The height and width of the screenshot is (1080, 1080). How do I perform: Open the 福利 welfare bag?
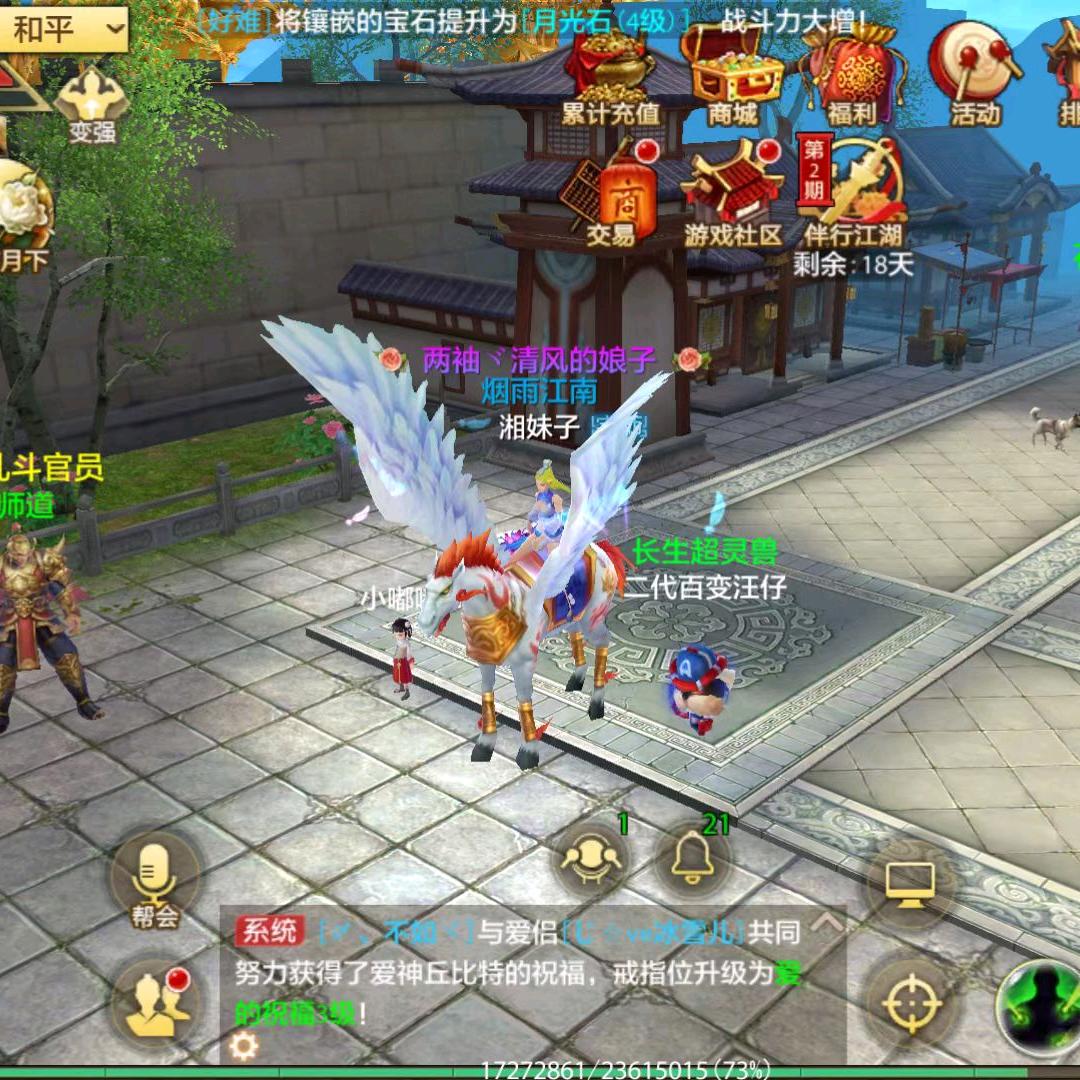click(851, 72)
